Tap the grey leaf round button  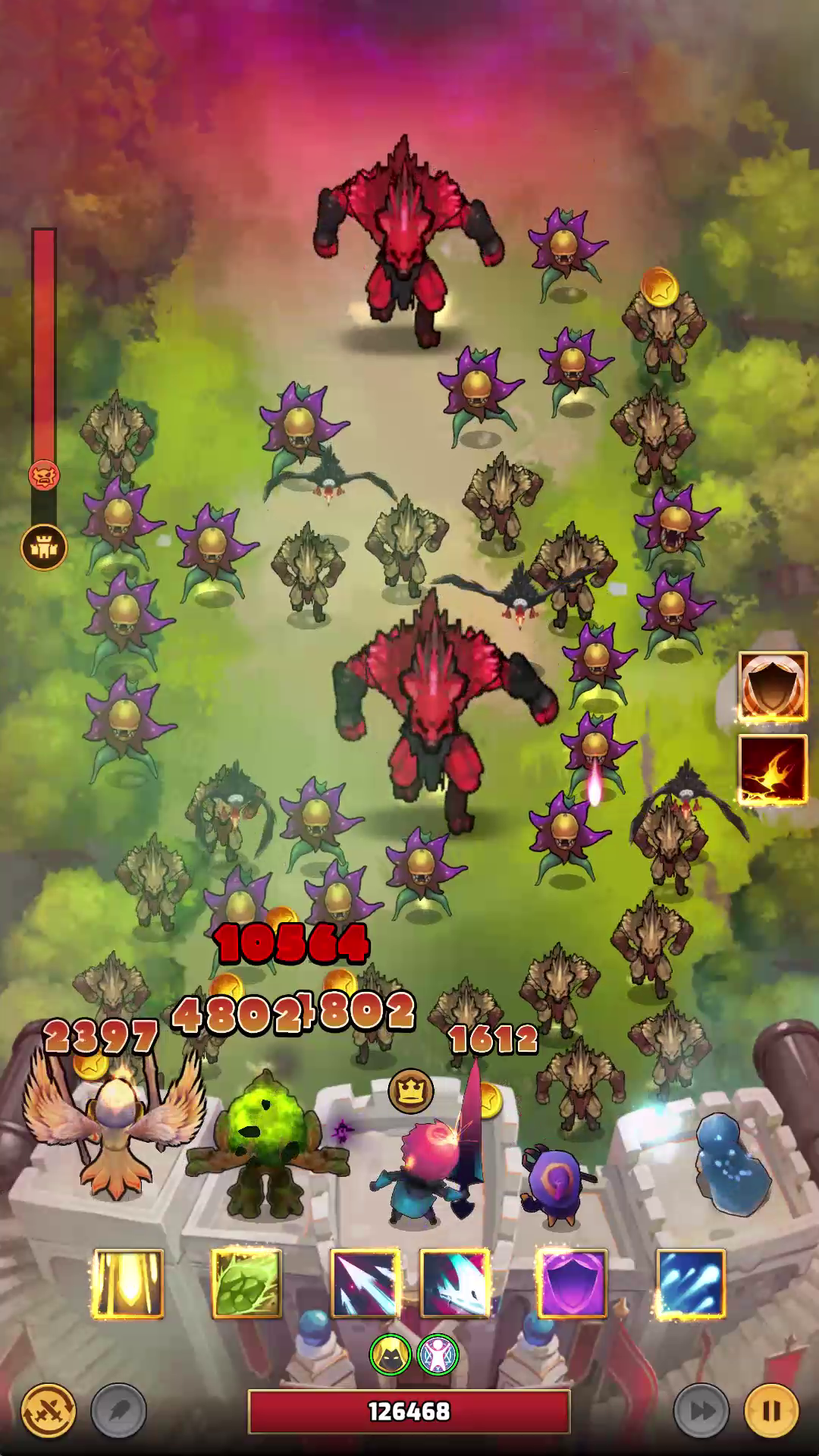(x=118, y=1411)
